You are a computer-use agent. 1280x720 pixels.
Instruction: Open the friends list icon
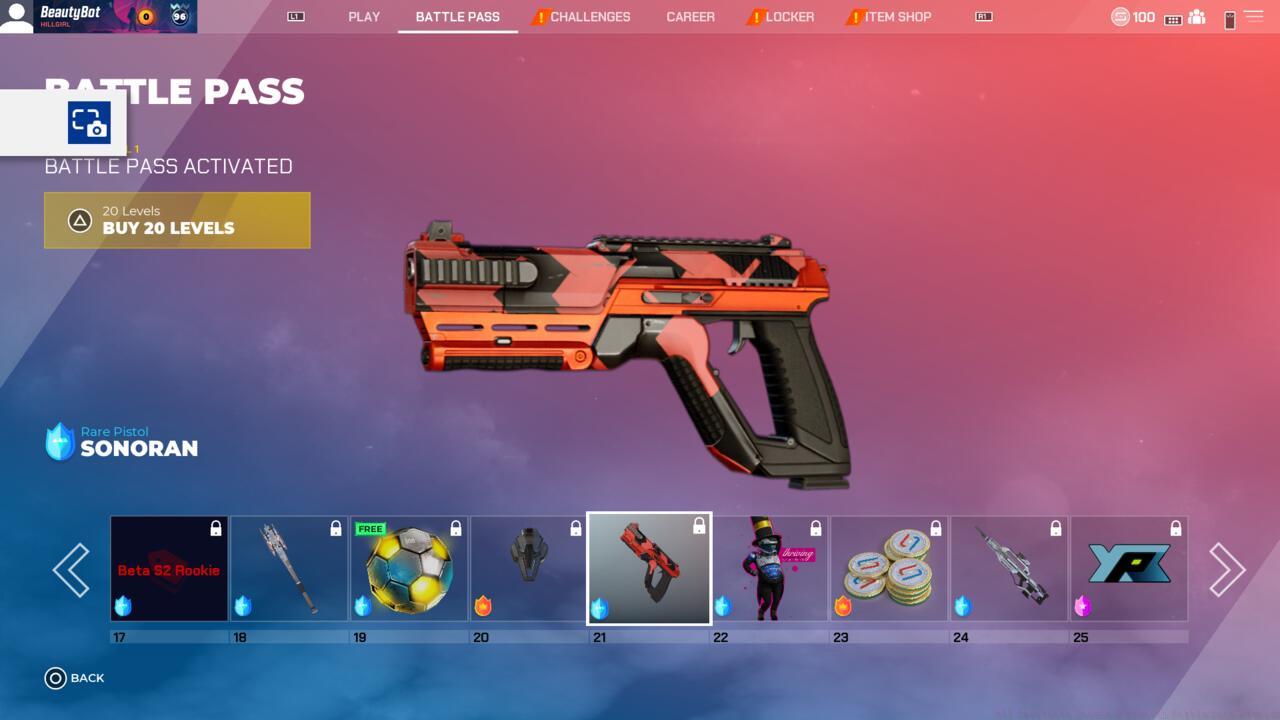pyautogui.click(x=1197, y=18)
